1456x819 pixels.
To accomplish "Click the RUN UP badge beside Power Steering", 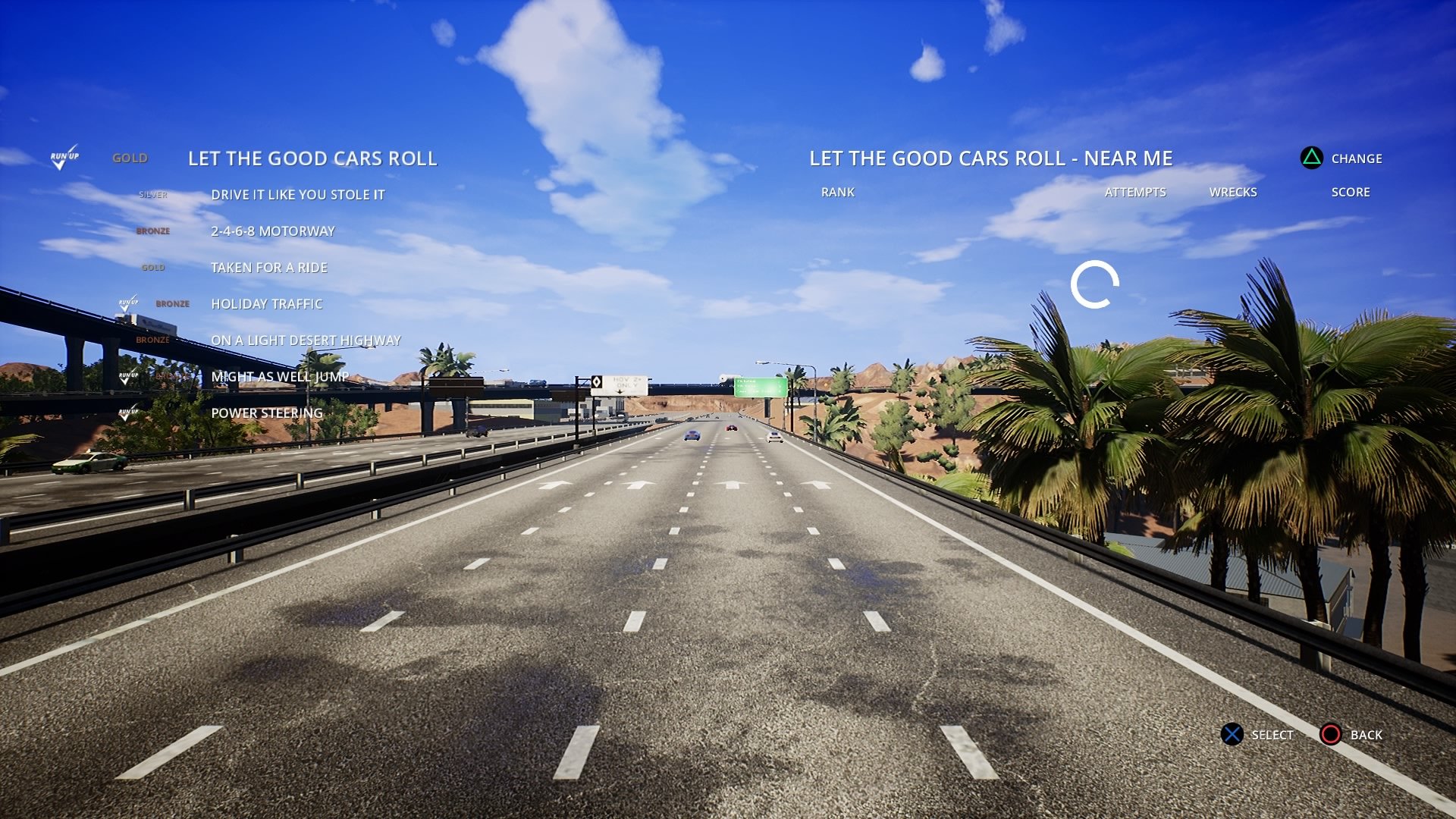I will click(x=127, y=412).
